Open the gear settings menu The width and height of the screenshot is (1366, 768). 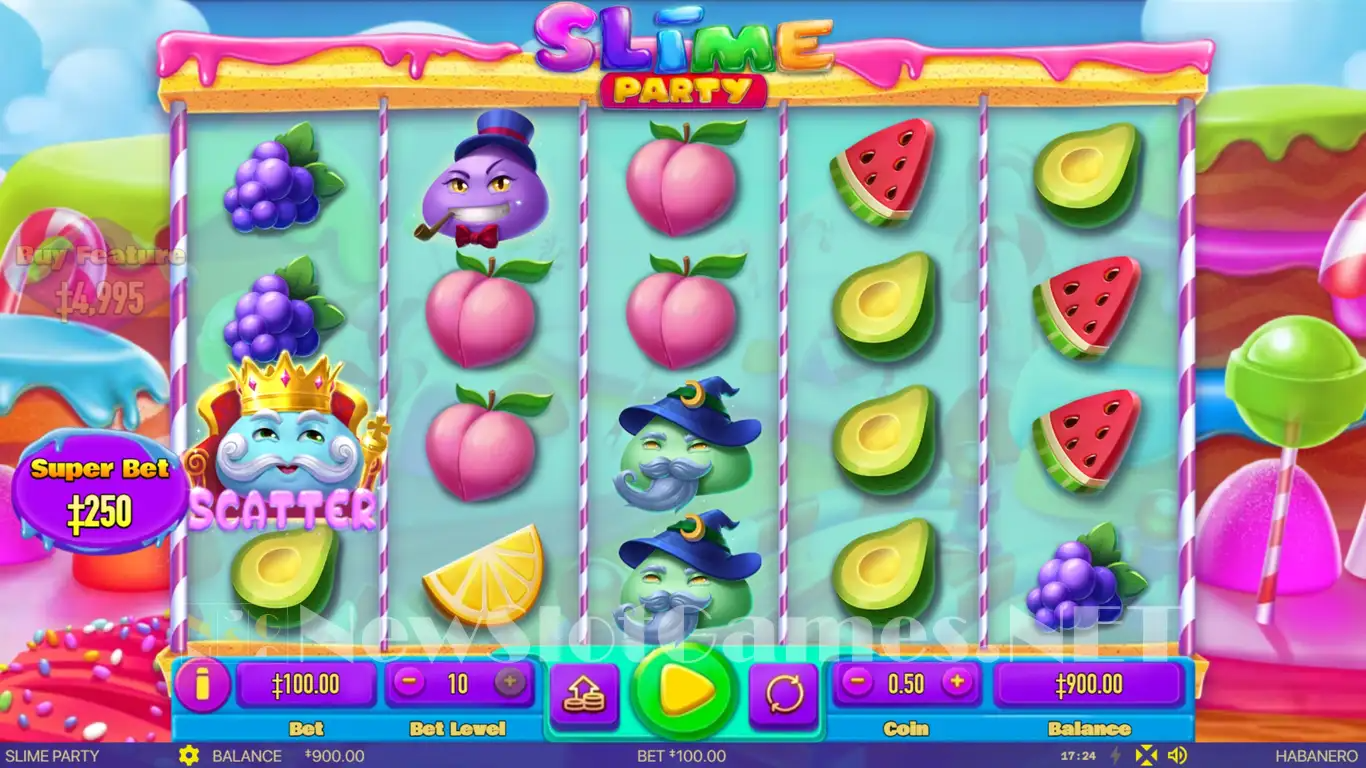(x=188, y=756)
